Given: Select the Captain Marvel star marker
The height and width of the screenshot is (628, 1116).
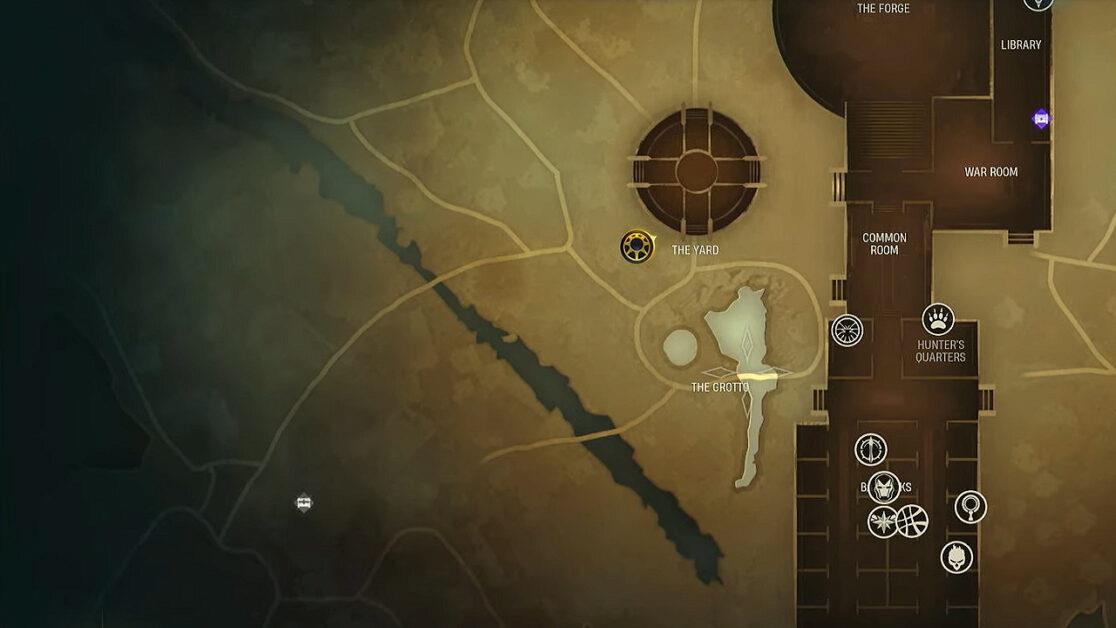Looking at the screenshot, I should point(883,521).
